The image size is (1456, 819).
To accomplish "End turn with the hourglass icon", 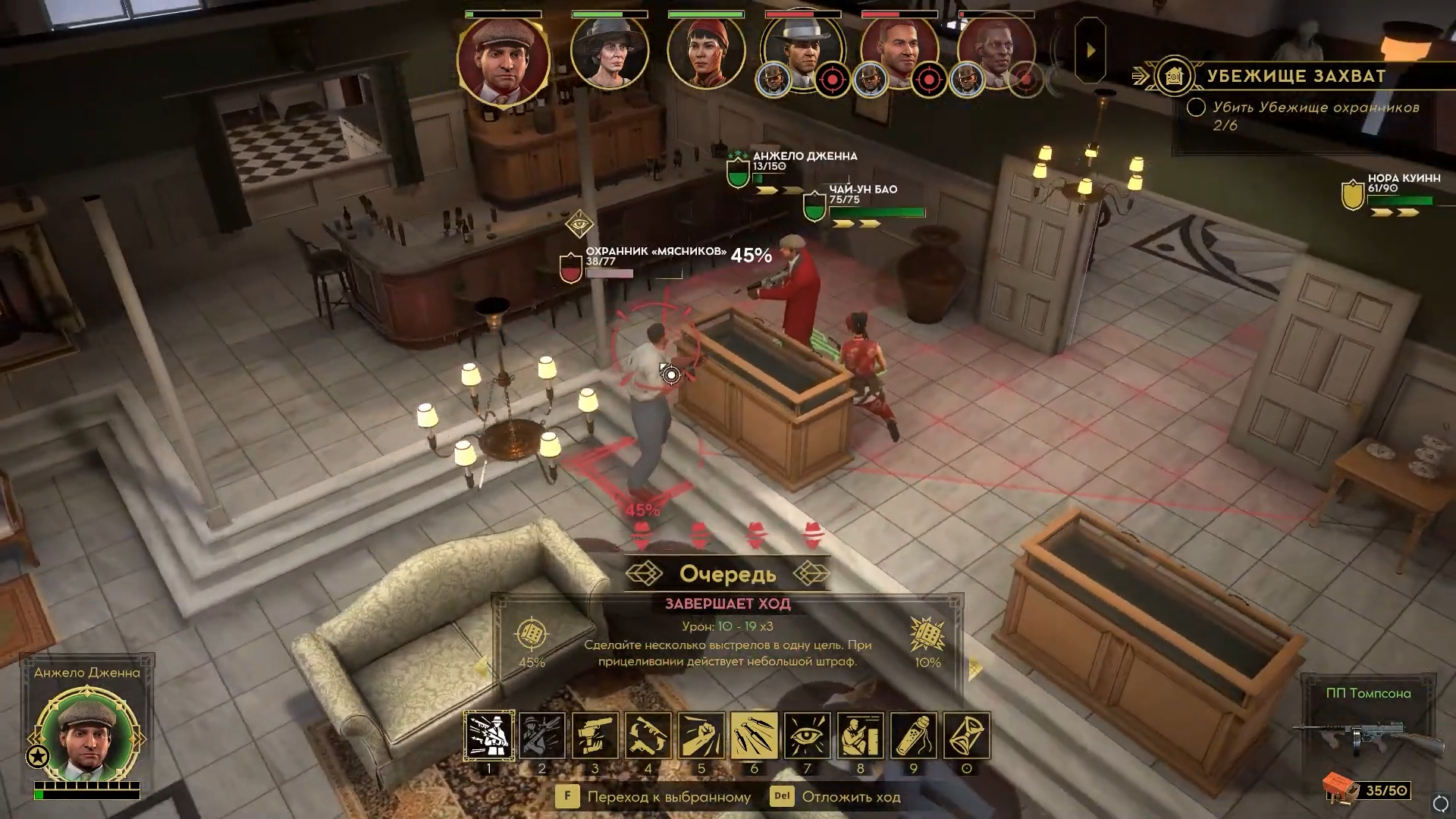I will (x=967, y=735).
